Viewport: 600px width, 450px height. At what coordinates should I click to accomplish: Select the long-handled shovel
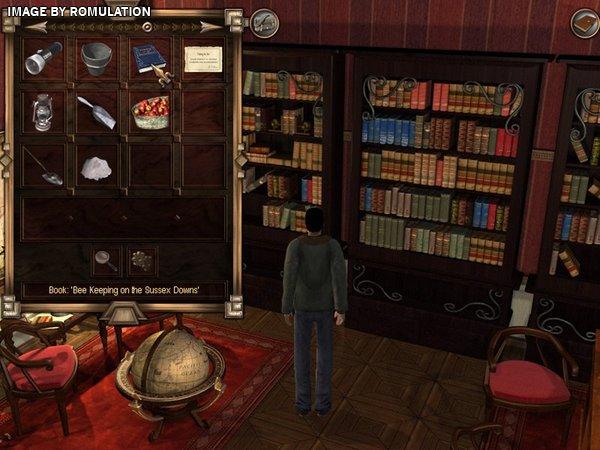43,166
